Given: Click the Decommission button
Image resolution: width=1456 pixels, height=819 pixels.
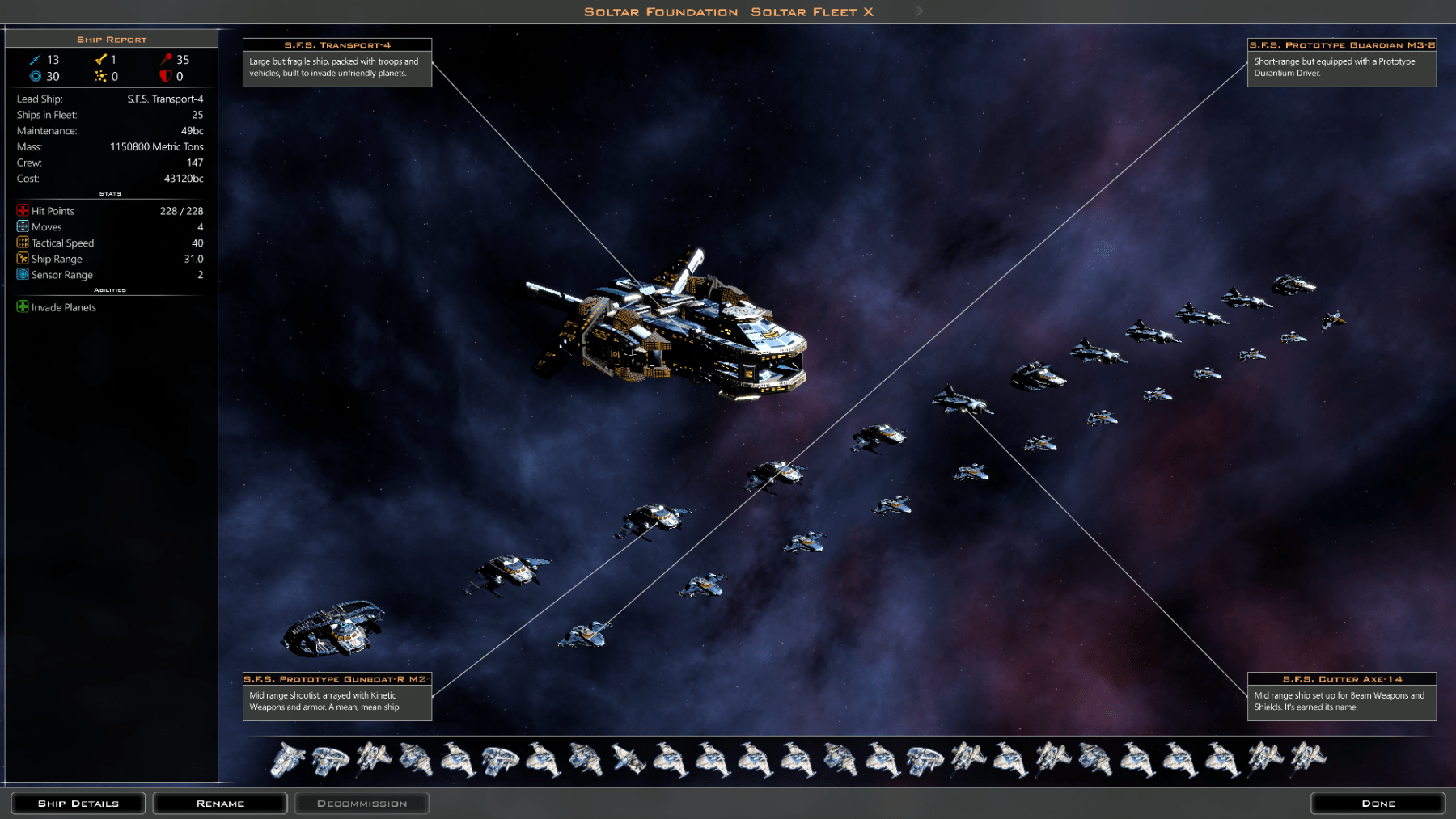Looking at the screenshot, I should click(x=362, y=803).
